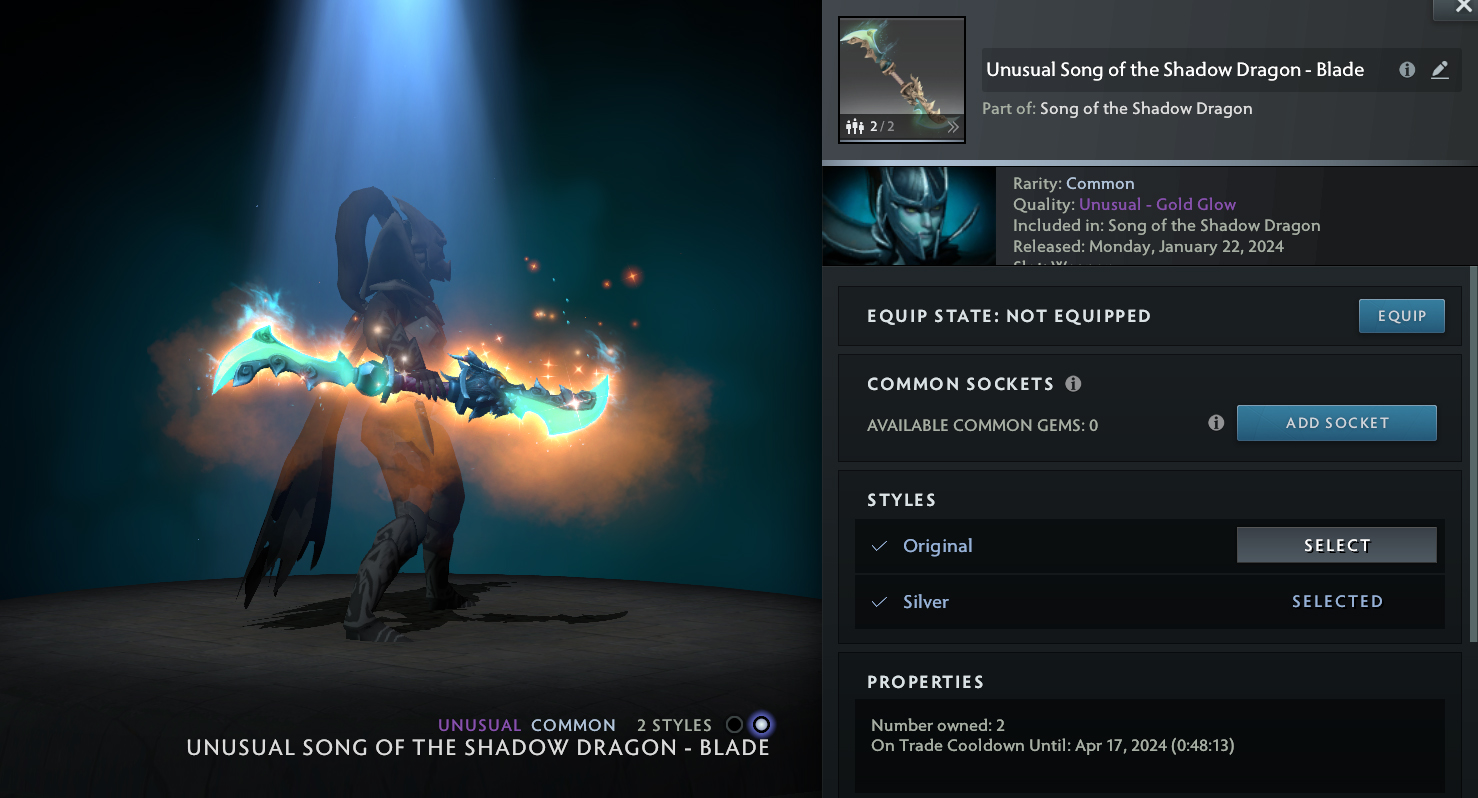Click the info icon next to Add Socket

tap(1216, 423)
